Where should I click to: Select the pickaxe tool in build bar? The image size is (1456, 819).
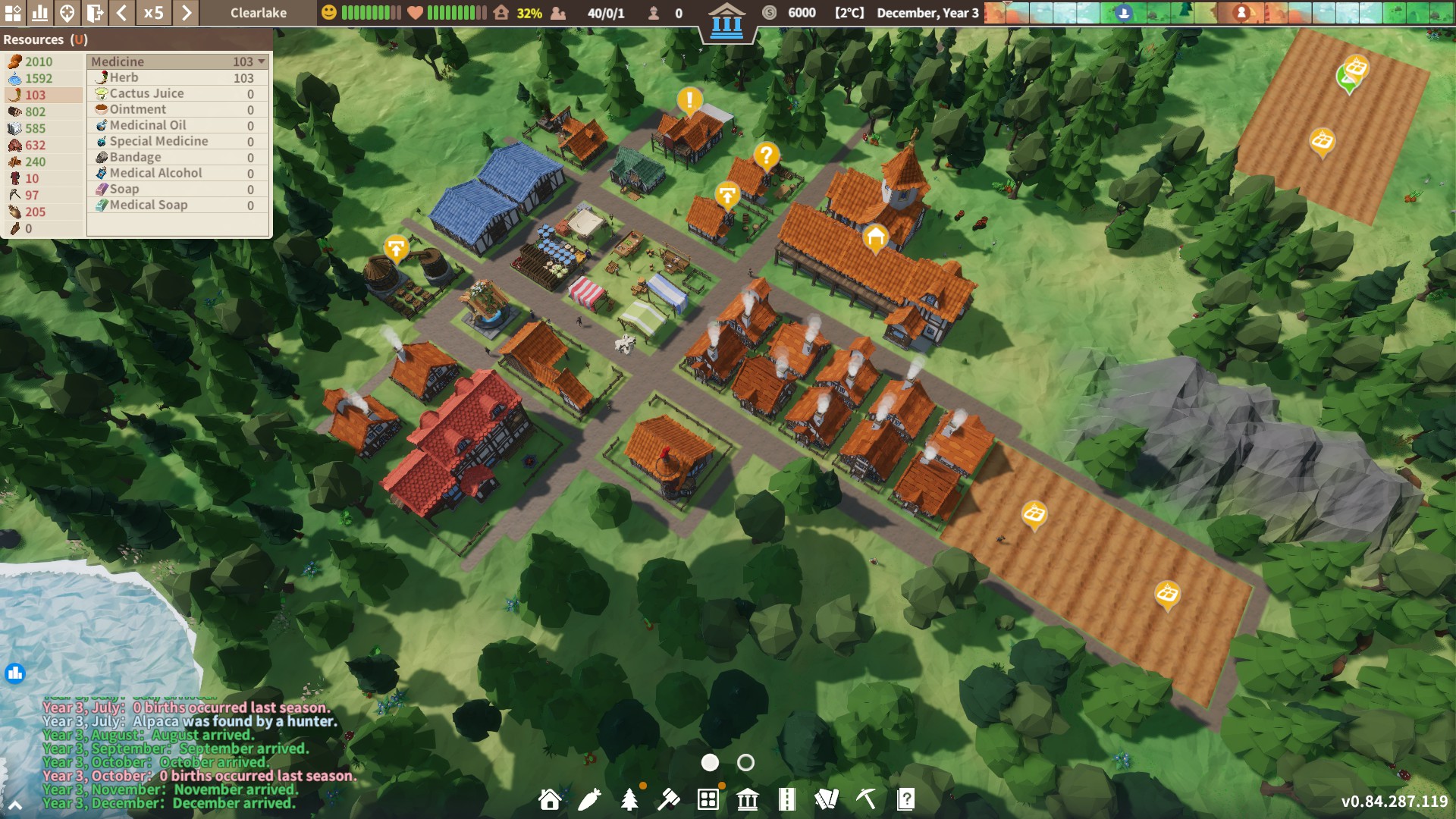[866, 799]
